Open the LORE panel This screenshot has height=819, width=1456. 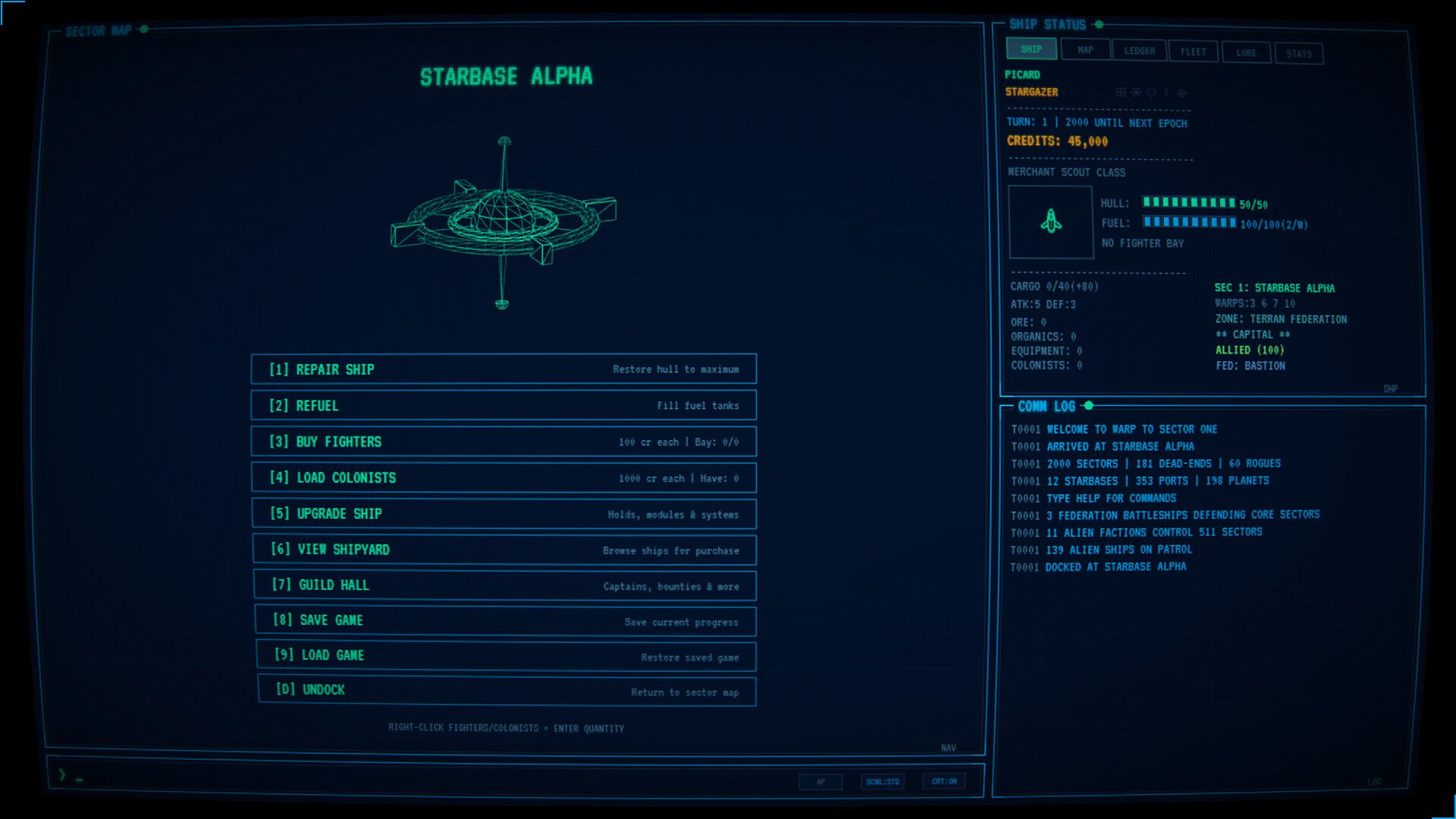pos(1246,52)
